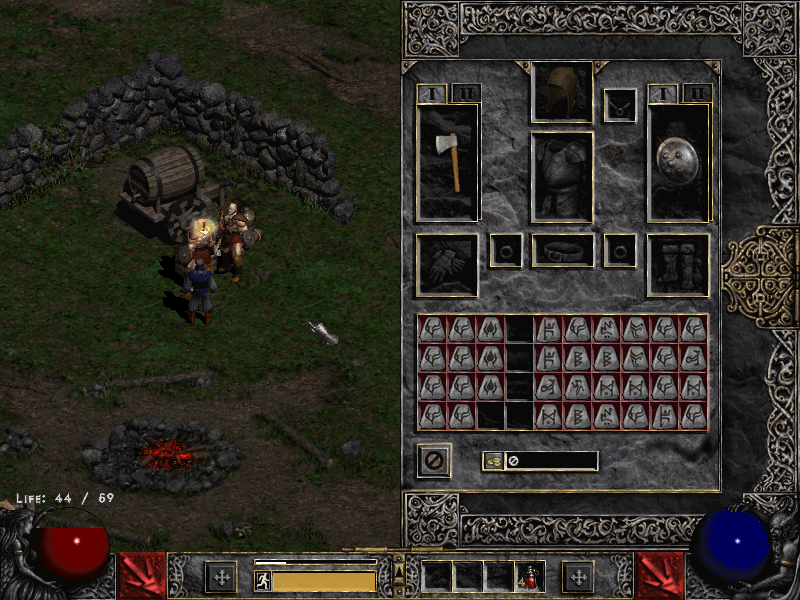The image size is (800, 600).
Task: Click the empty belt equipment slot
Action: 562,250
